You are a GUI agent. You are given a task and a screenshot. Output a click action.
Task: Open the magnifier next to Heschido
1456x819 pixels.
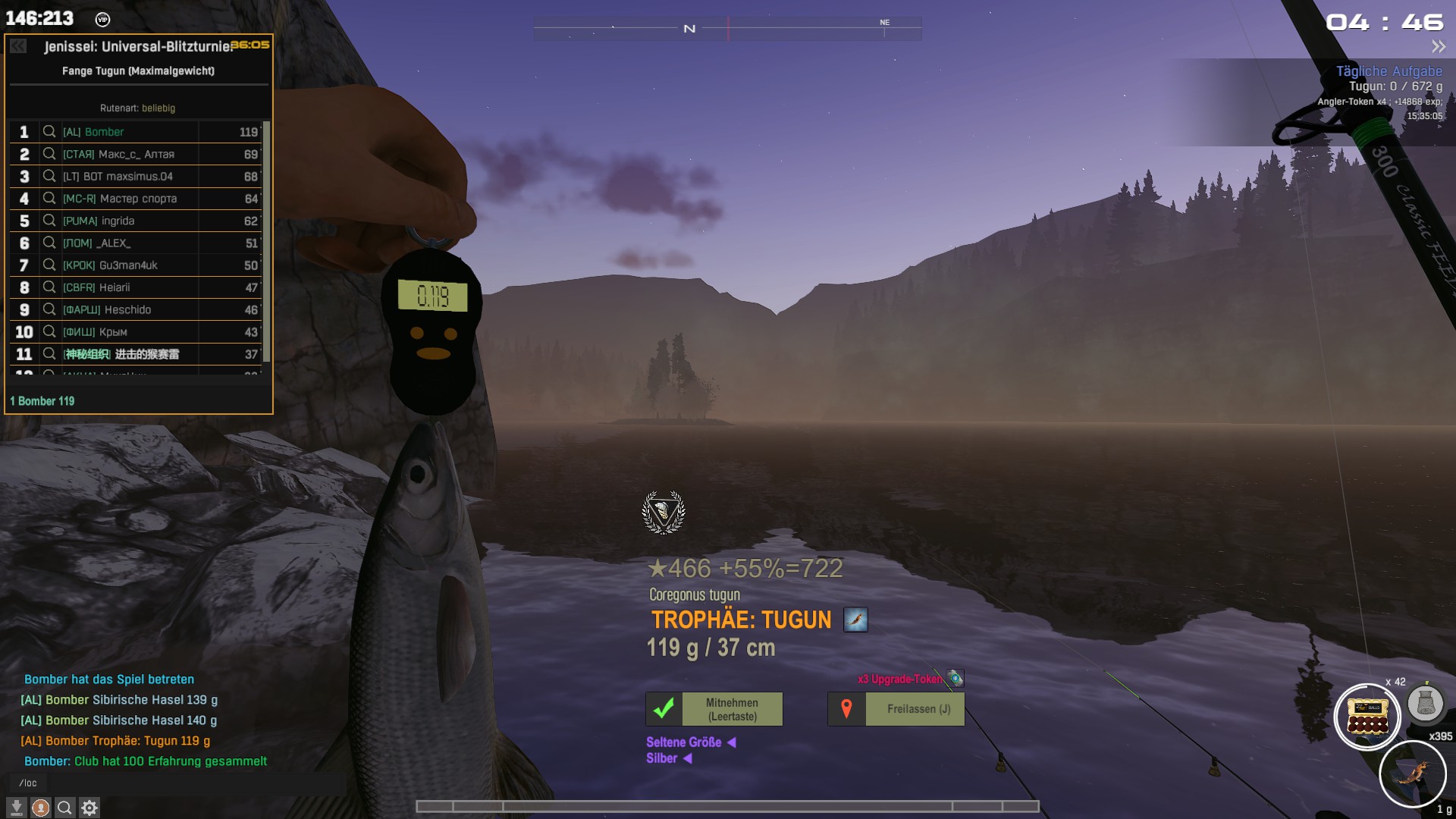click(49, 309)
